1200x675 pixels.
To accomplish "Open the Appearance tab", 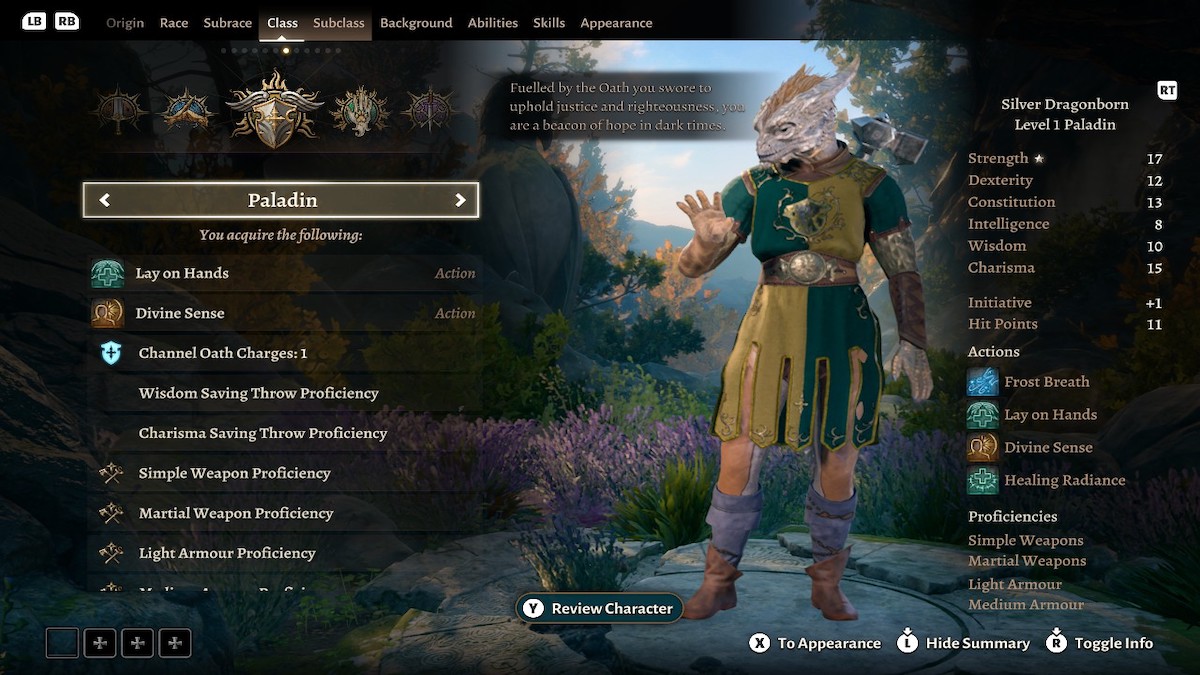I will pyautogui.click(x=616, y=23).
